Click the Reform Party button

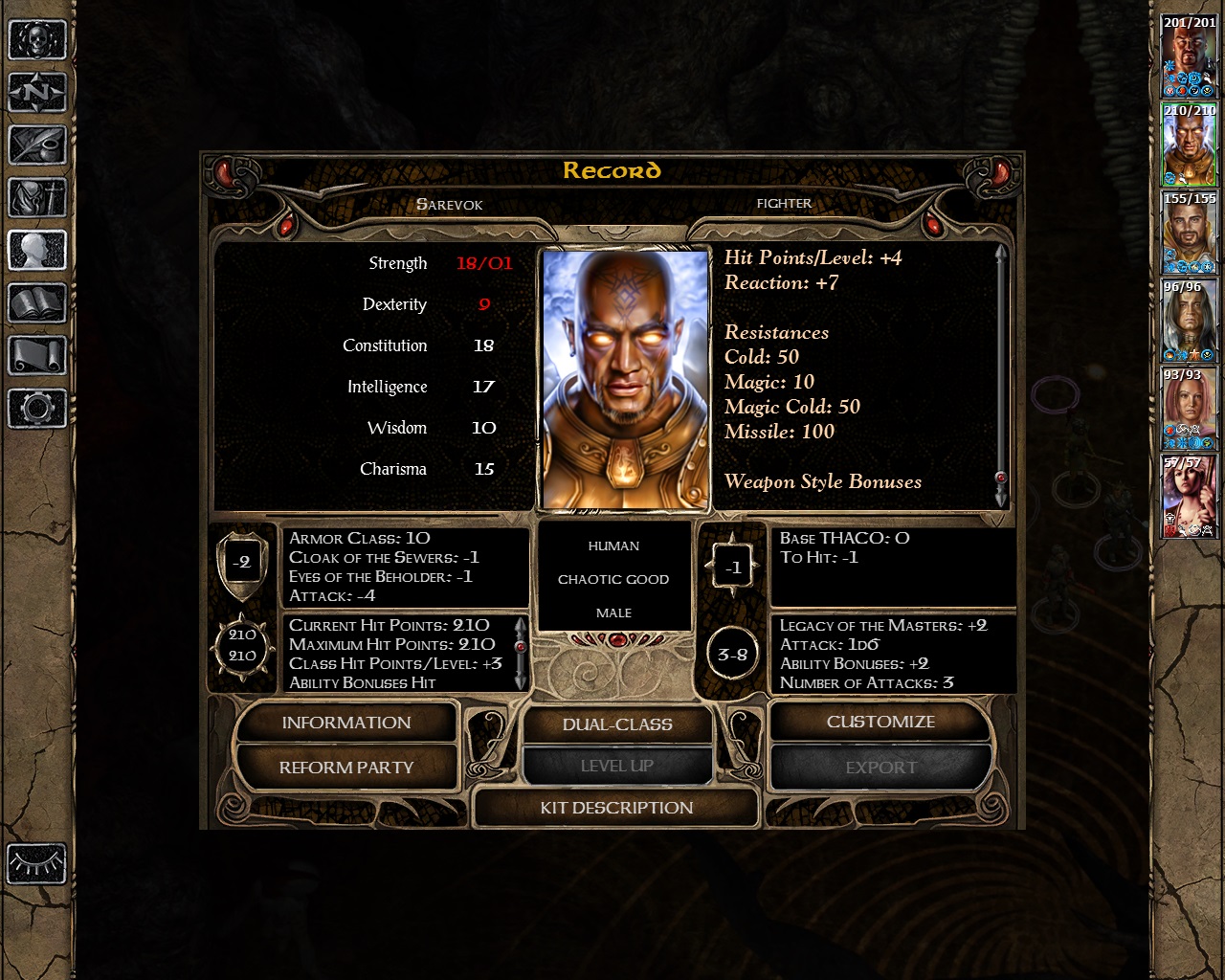coord(345,768)
